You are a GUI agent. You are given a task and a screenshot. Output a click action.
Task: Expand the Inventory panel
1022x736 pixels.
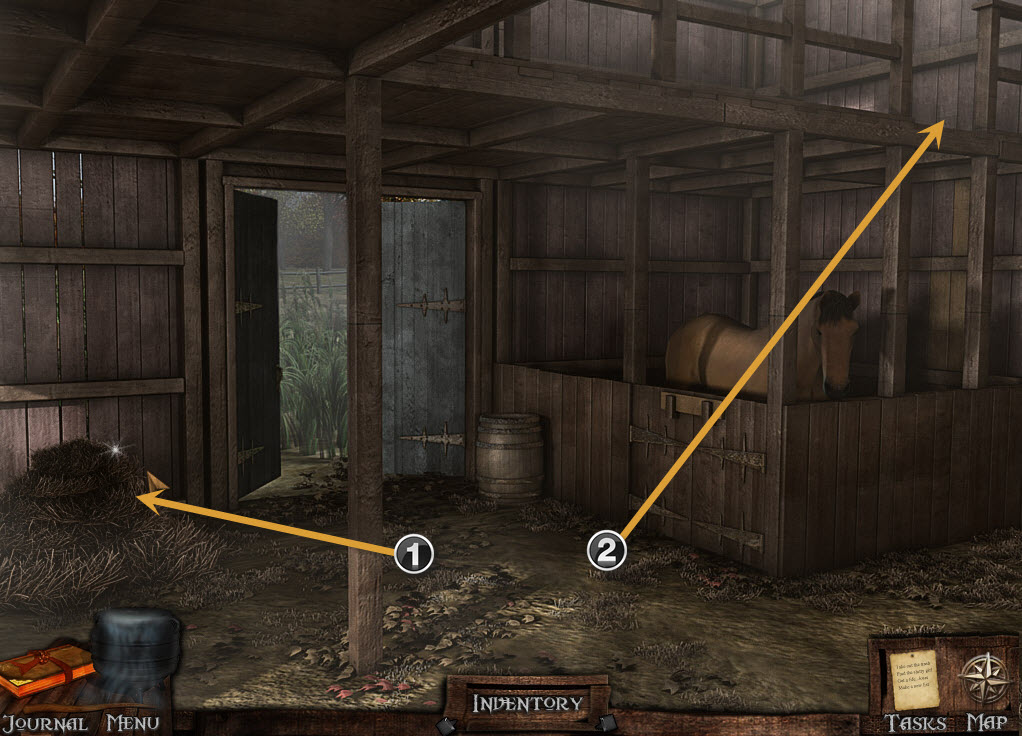click(x=527, y=704)
